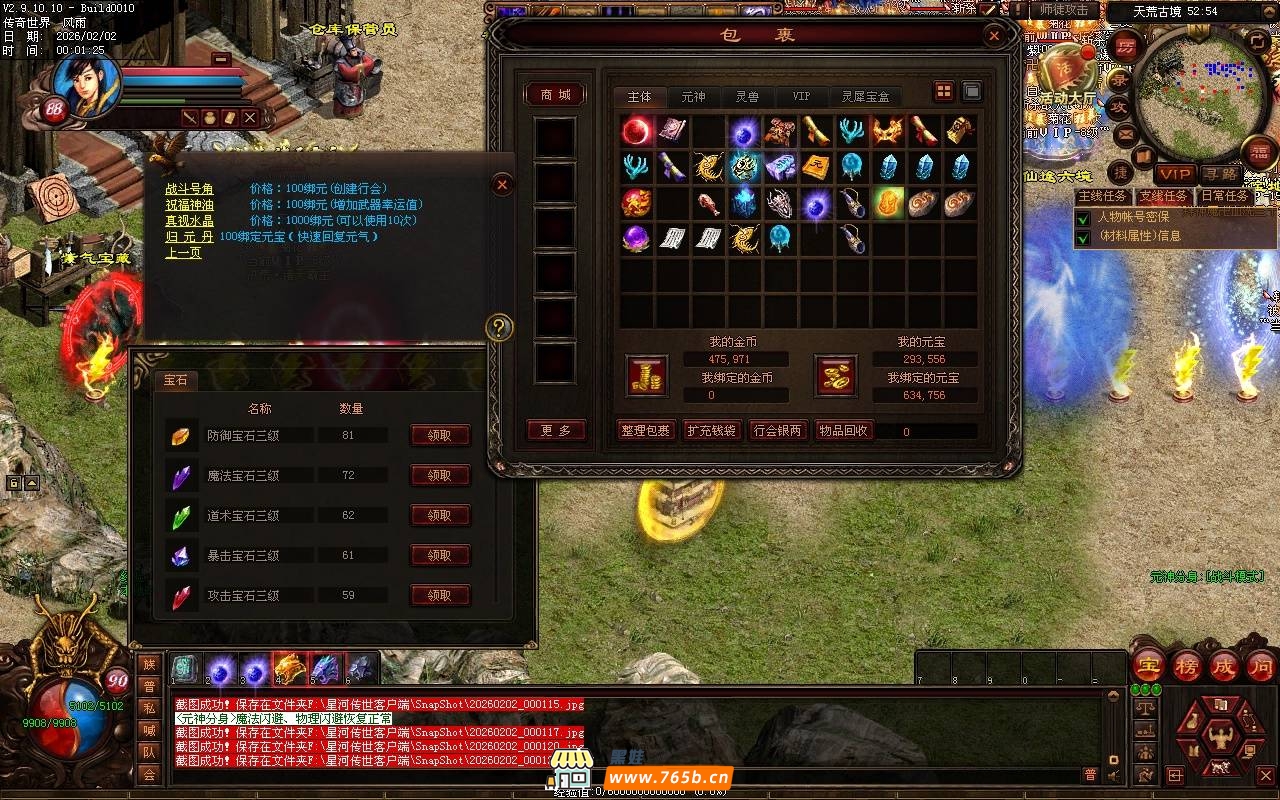Screen dimensions: 1280x800
Task: Open the VIP bag tab
Action: [x=801, y=97]
